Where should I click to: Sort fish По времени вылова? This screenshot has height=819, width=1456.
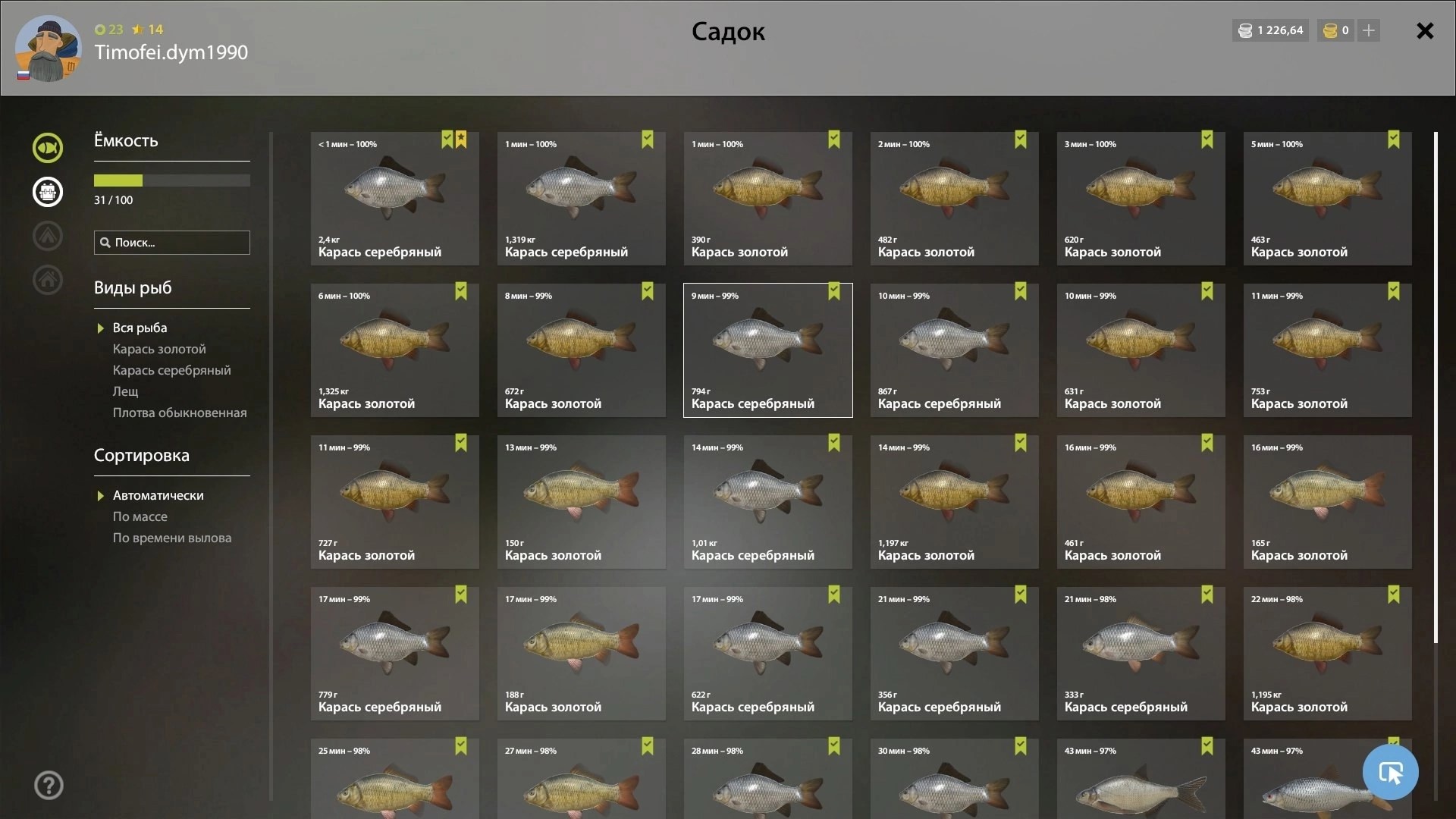172,538
